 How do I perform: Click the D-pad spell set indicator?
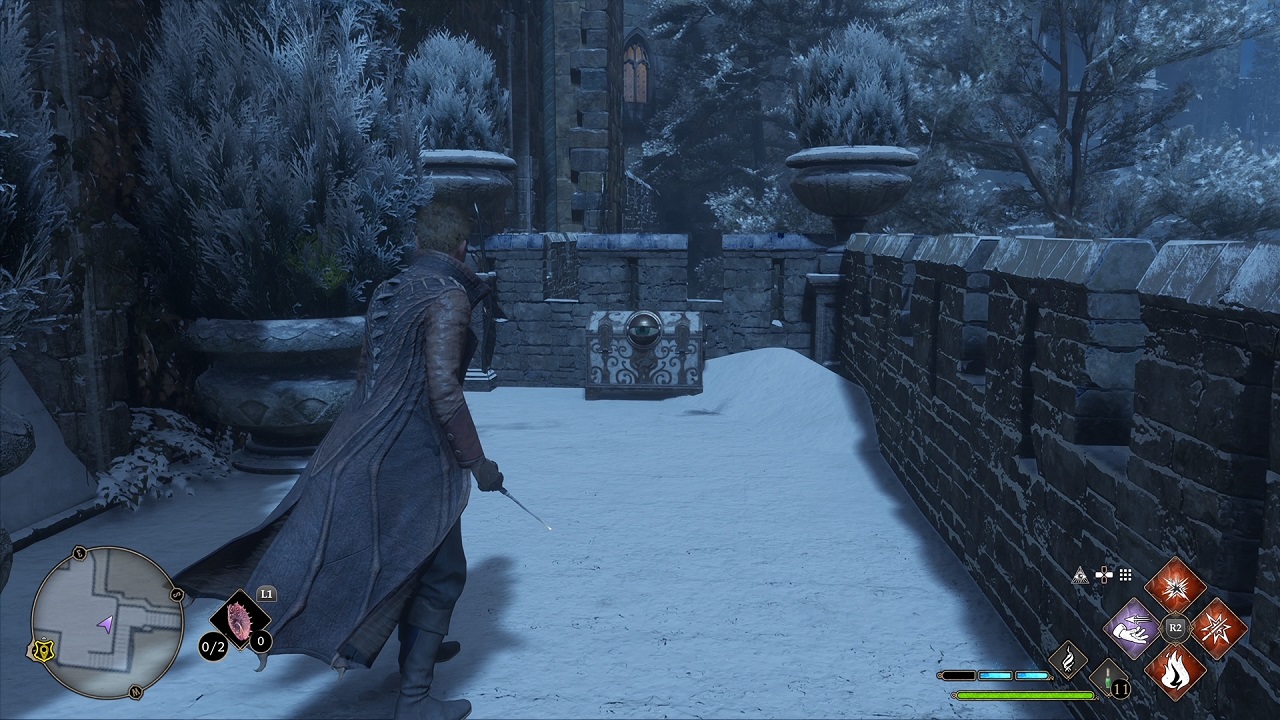1104,574
